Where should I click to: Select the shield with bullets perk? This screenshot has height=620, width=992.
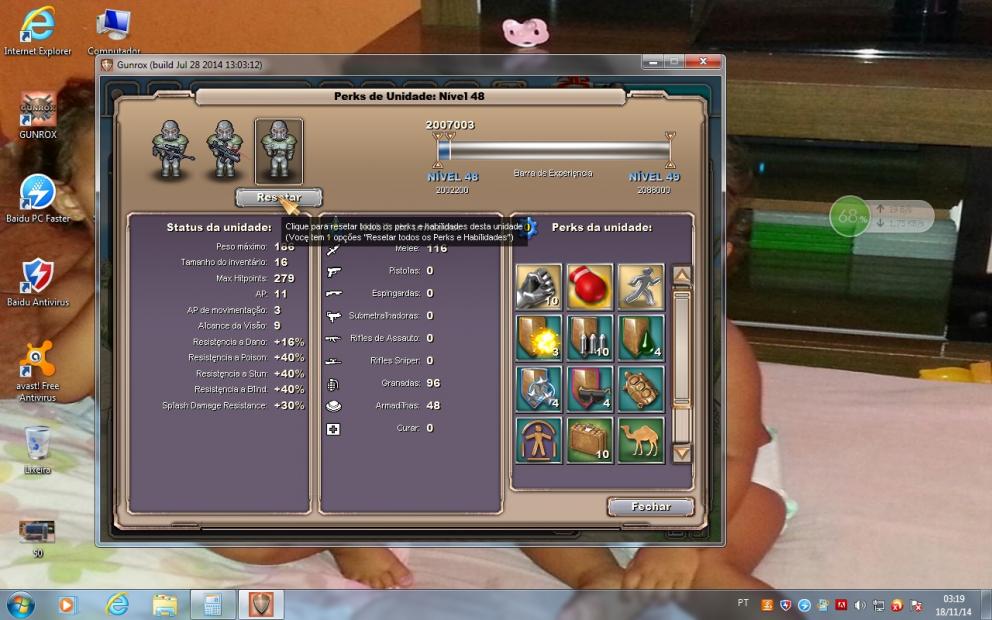[590, 338]
